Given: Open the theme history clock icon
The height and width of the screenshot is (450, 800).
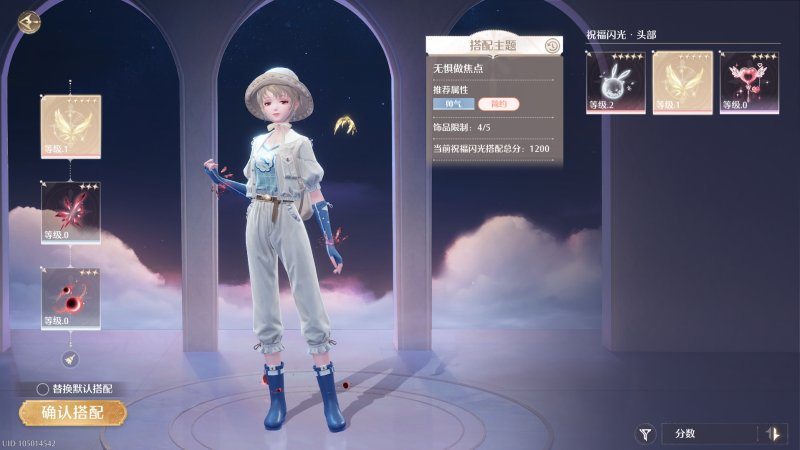Looking at the screenshot, I should click(x=551, y=45).
